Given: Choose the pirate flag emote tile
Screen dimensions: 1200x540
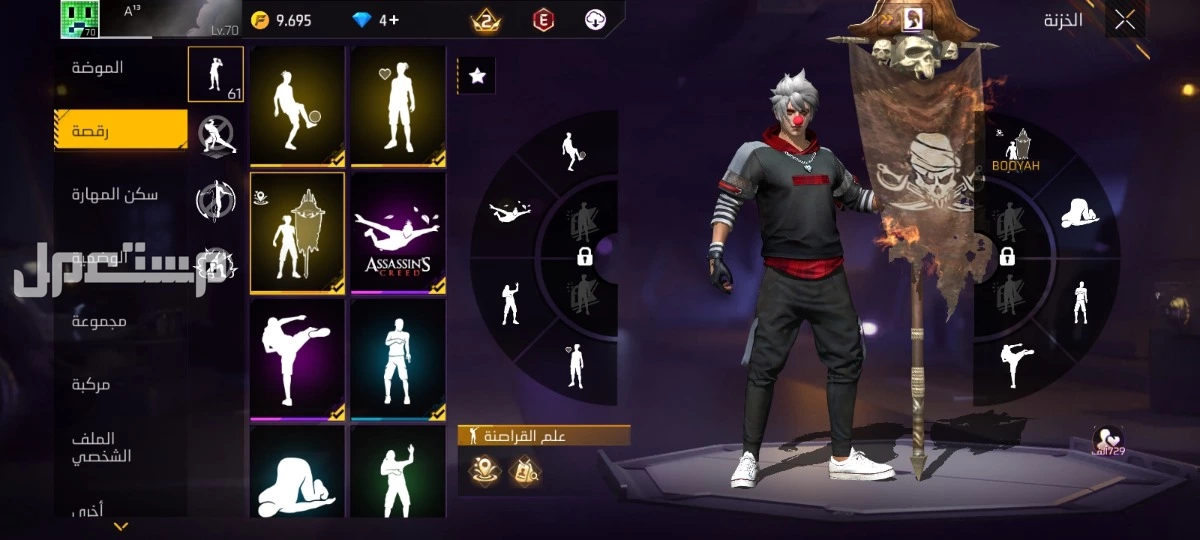Looking at the screenshot, I should 297,232.
